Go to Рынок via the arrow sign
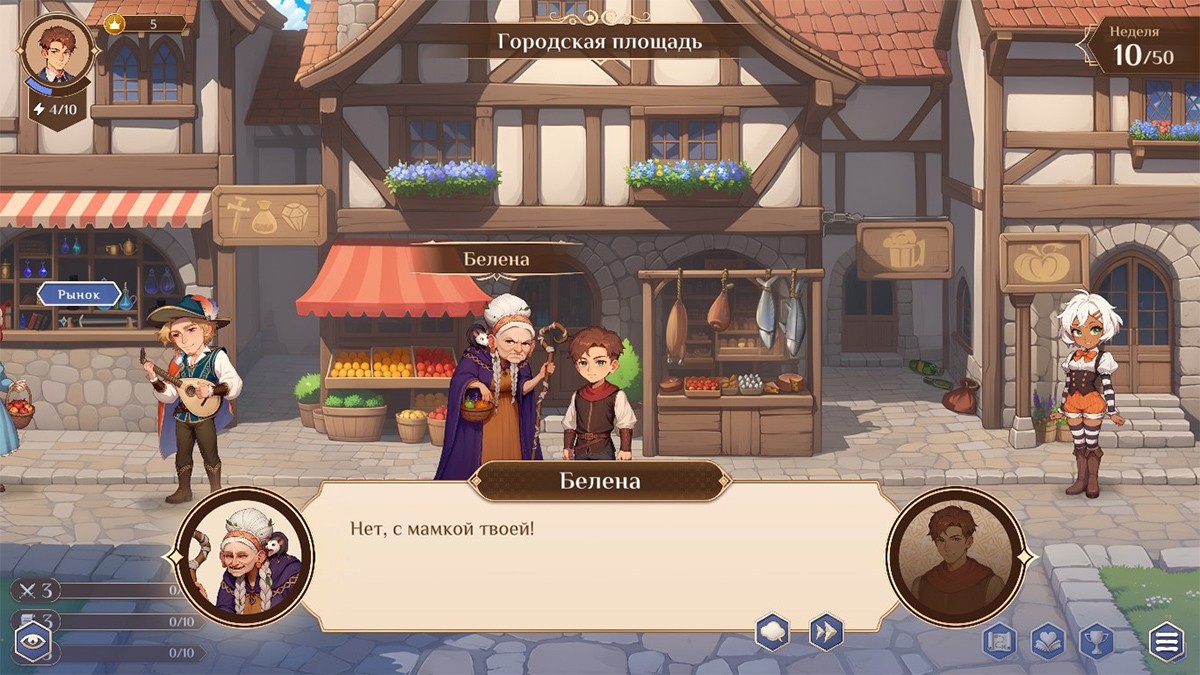Viewport: 1200px width, 675px height. (80, 295)
